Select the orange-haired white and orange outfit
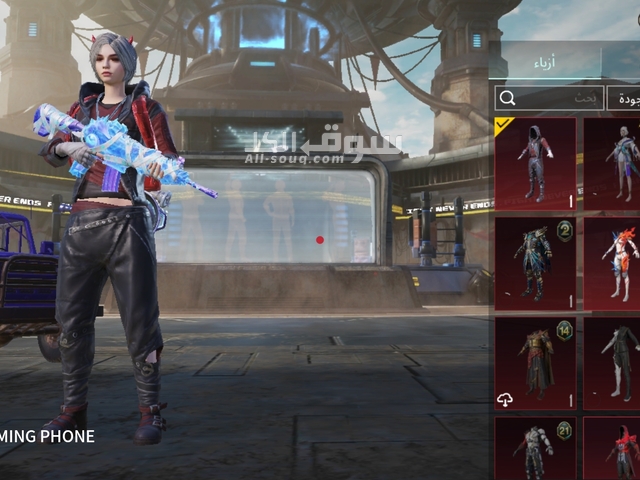 tap(612, 263)
